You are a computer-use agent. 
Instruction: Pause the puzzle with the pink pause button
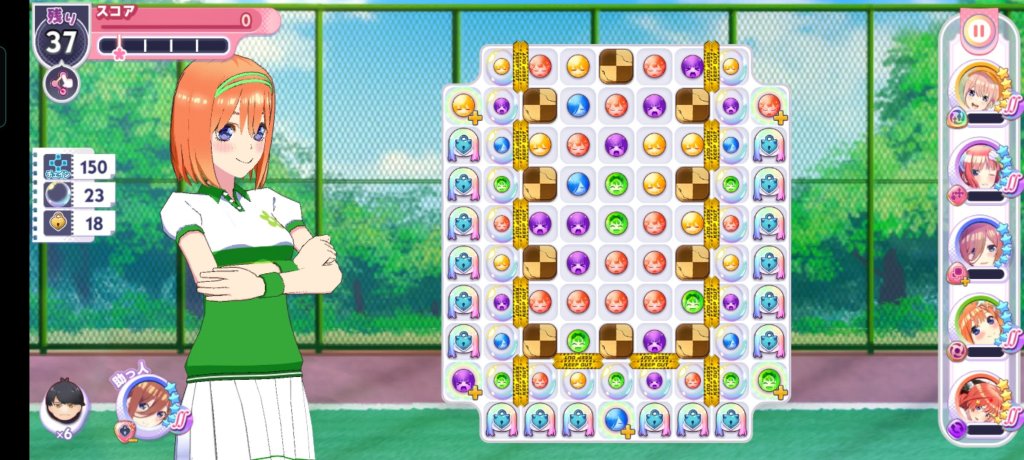(978, 30)
